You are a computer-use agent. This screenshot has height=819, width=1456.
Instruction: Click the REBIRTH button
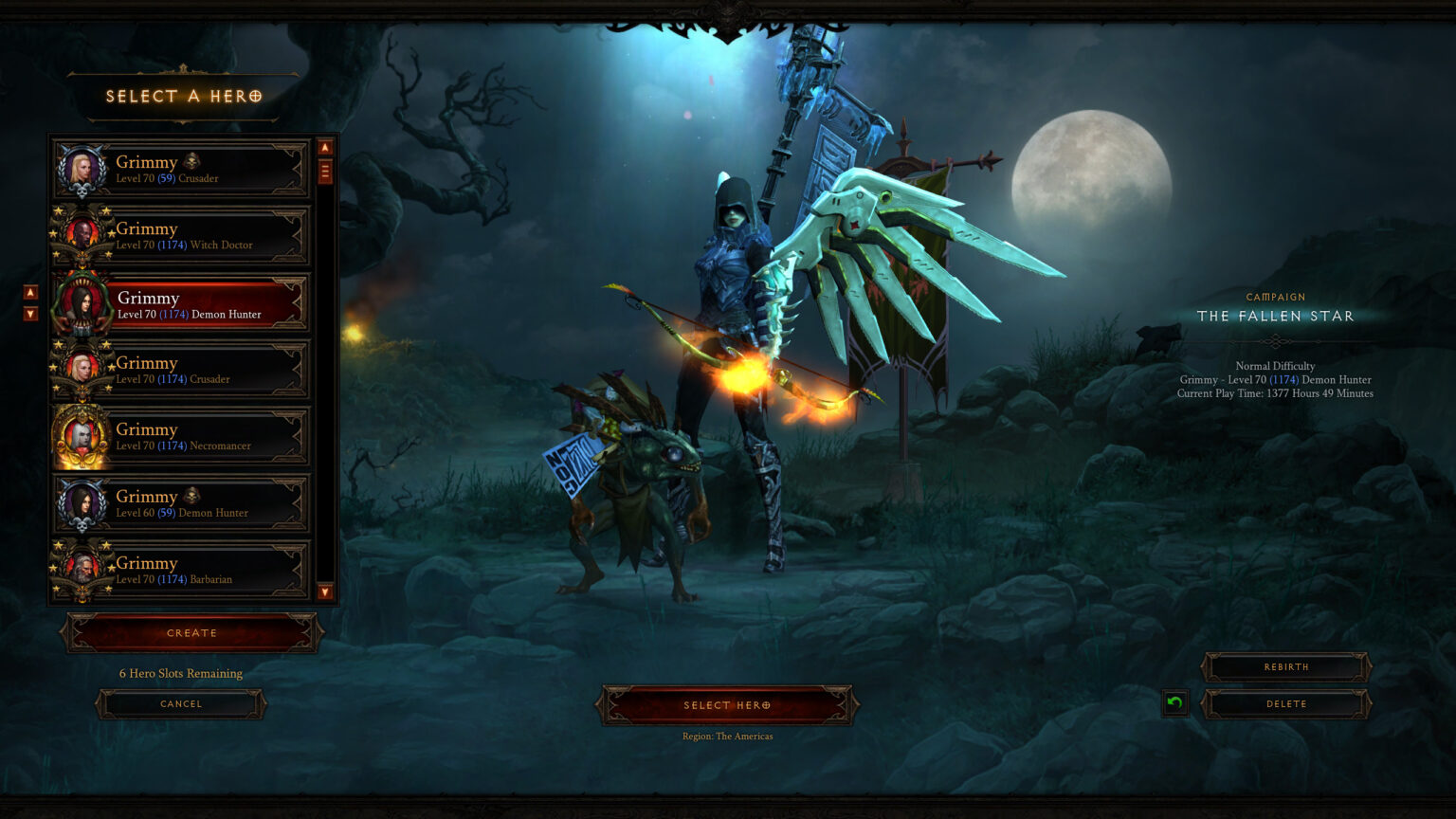coord(1285,666)
